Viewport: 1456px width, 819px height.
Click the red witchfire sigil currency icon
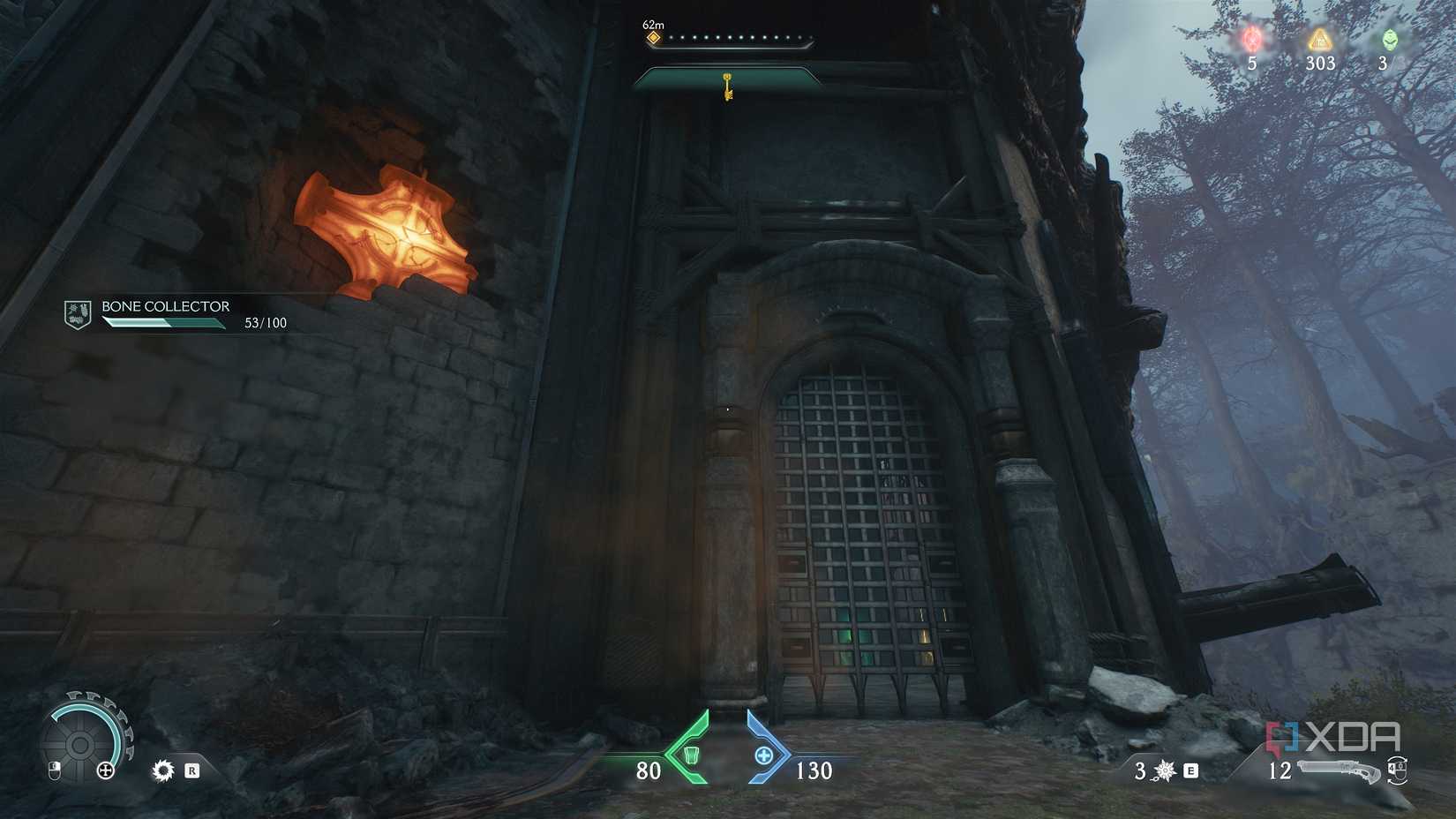tap(1252, 37)
